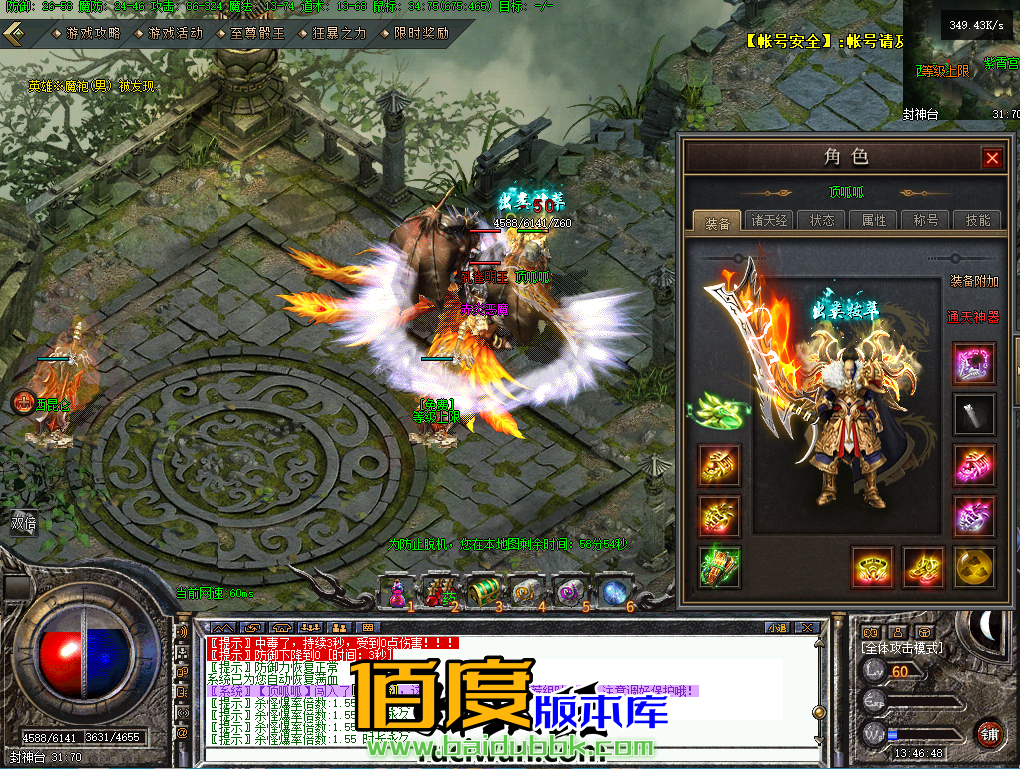Viewport: 1020px width, 769px height.
Task: Choose the 至尊骰王 menu entry
Action: click(250, 33)
